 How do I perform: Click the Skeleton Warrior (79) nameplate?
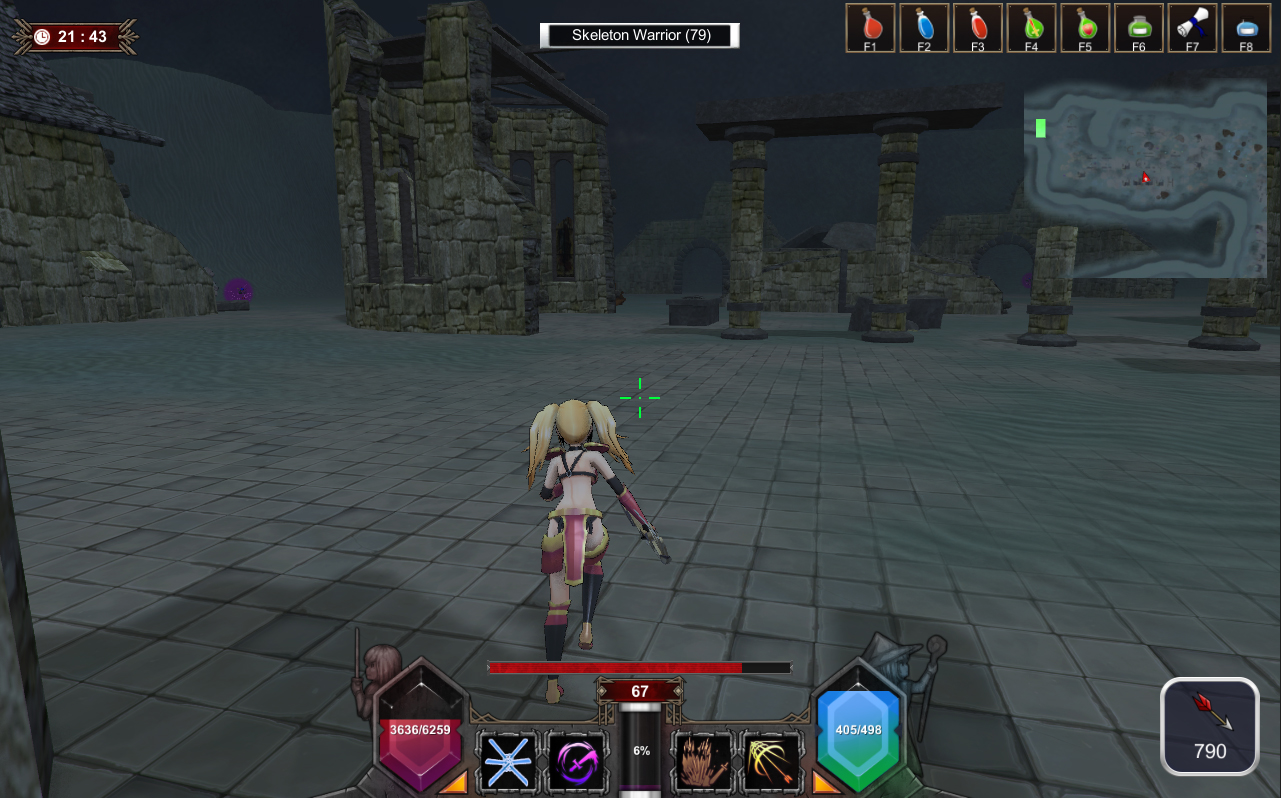pyautogui.click(x=639, y=35)
